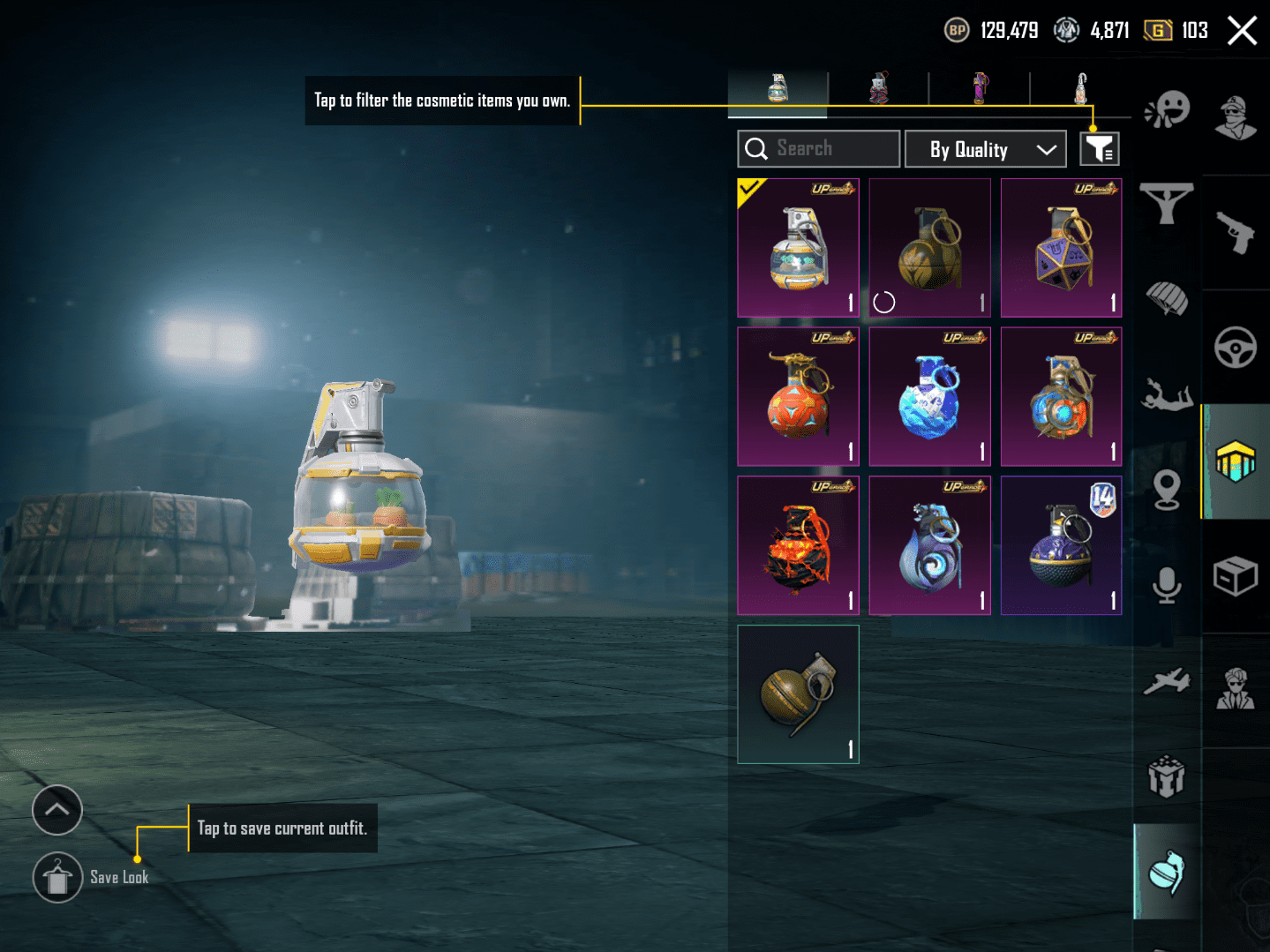
Task: Select the purple dice grenade skin
Action: click(1061, 248)
